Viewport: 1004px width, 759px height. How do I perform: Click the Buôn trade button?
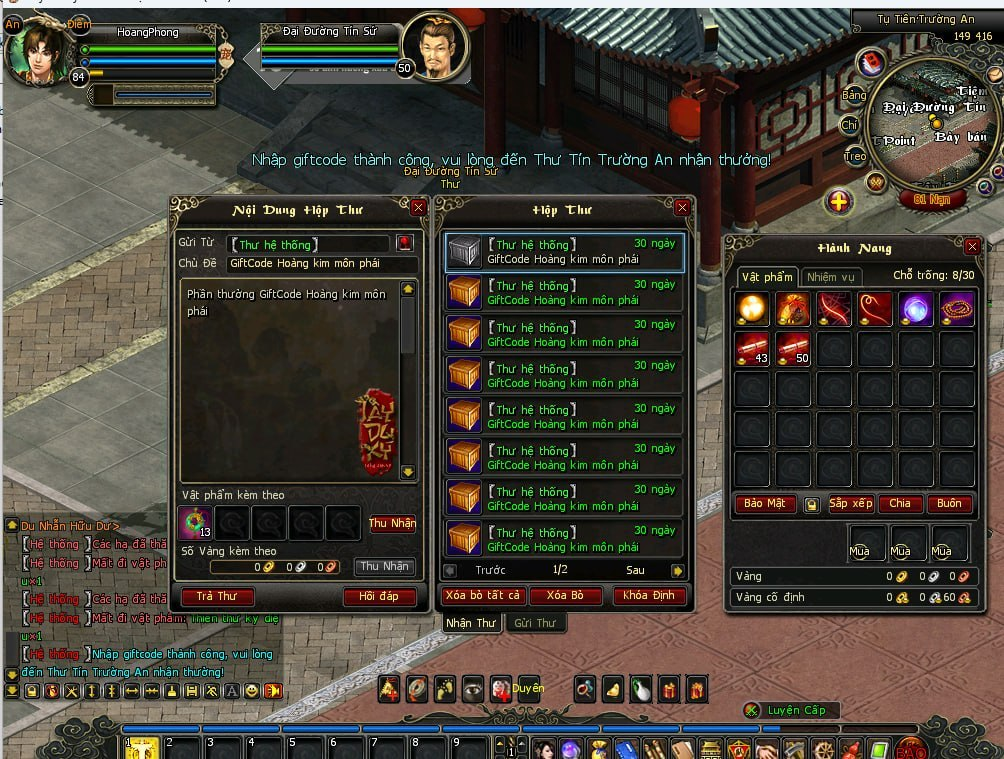tap(949, 504)
